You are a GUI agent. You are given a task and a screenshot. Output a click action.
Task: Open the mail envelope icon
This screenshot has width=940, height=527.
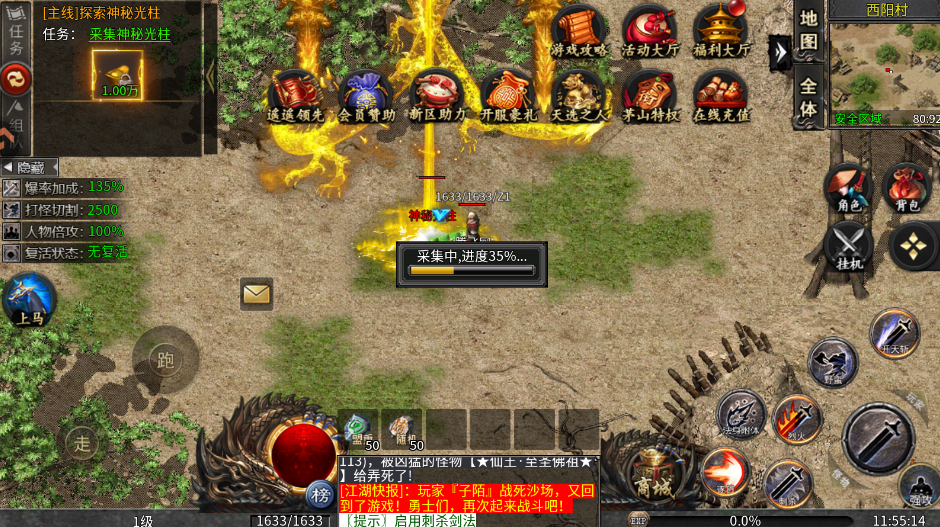257,294
